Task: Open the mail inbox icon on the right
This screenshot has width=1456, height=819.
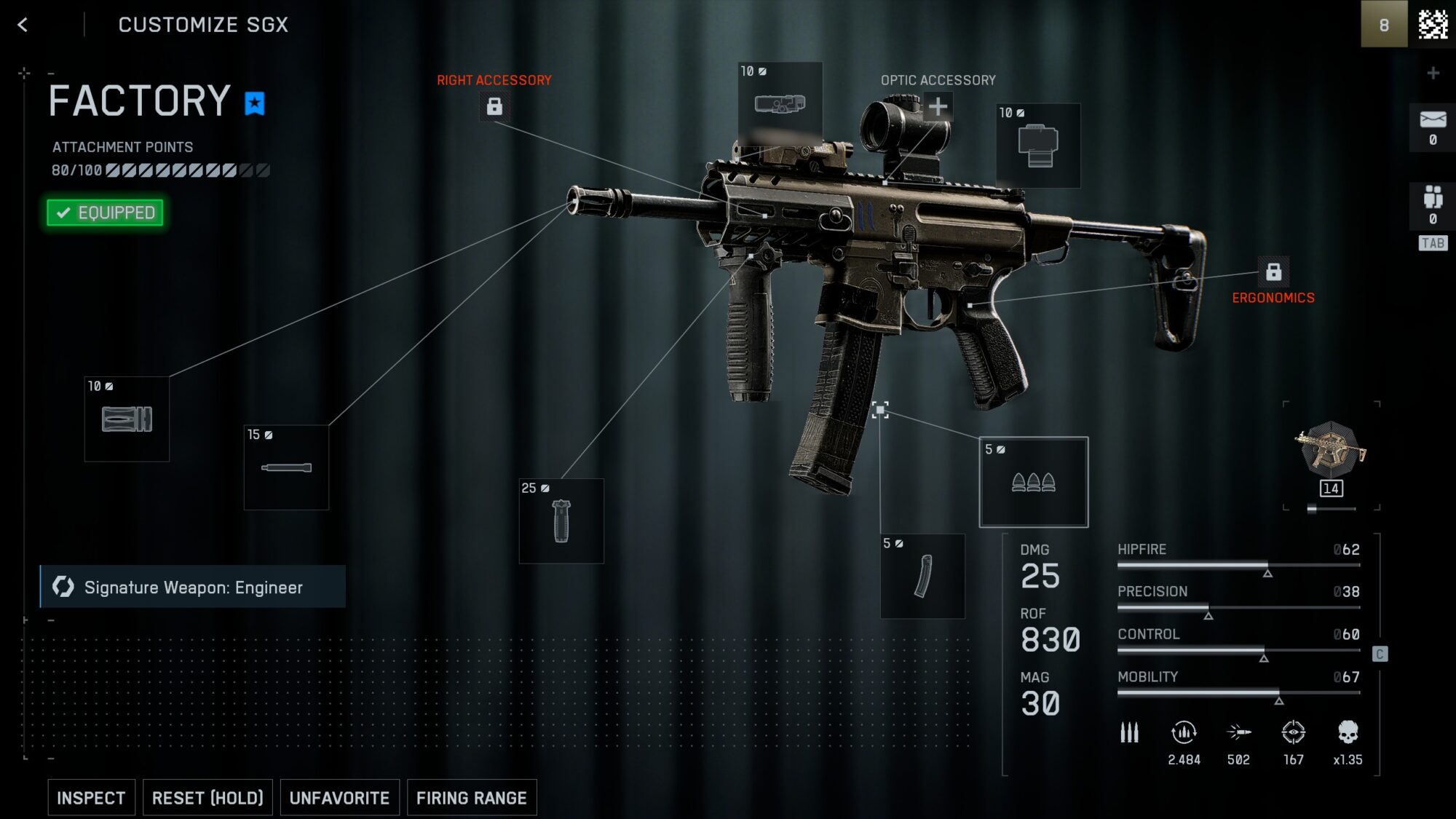Action: point(1433,120)
